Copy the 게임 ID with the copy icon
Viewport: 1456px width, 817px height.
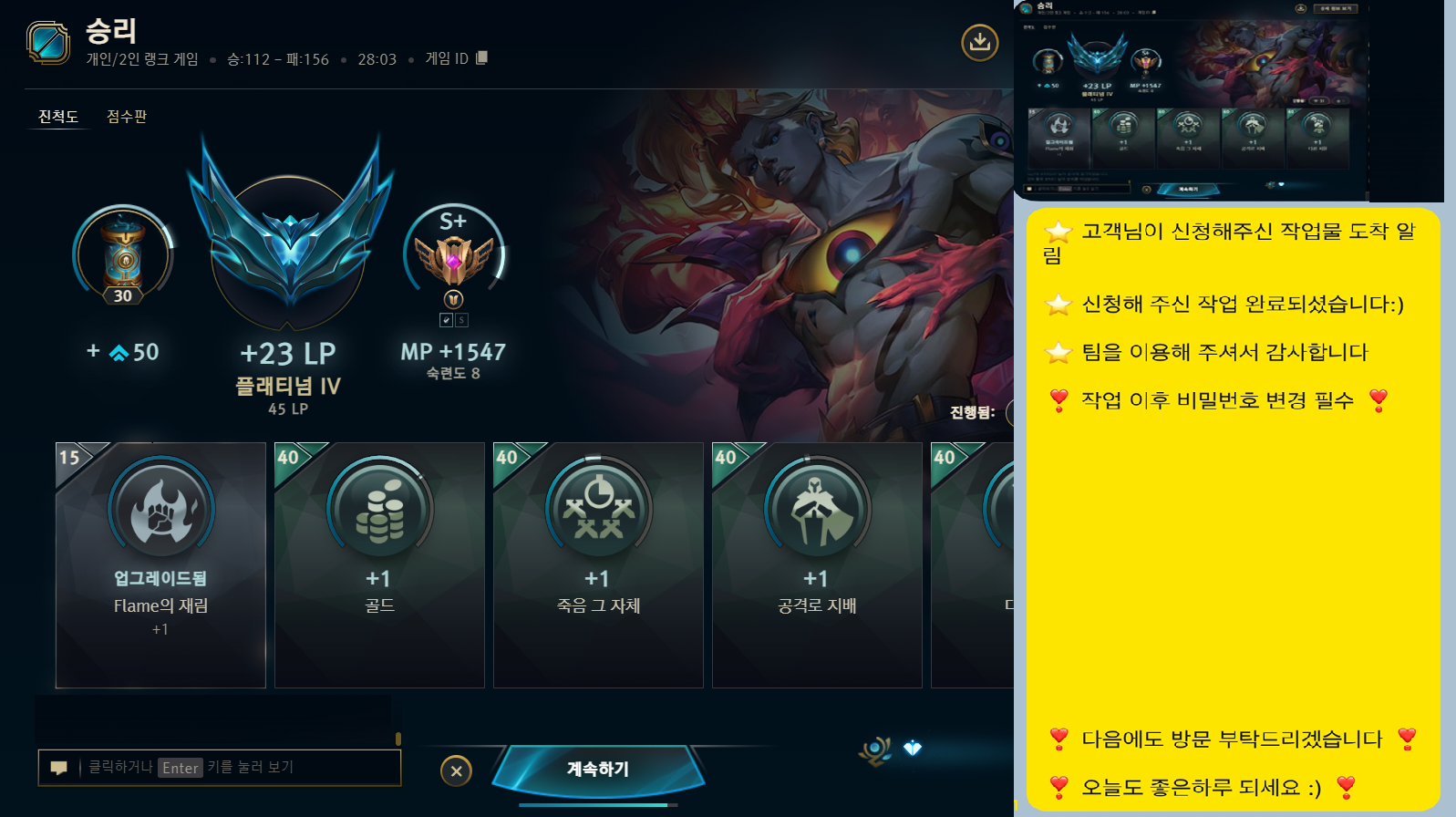click(480, 57)
